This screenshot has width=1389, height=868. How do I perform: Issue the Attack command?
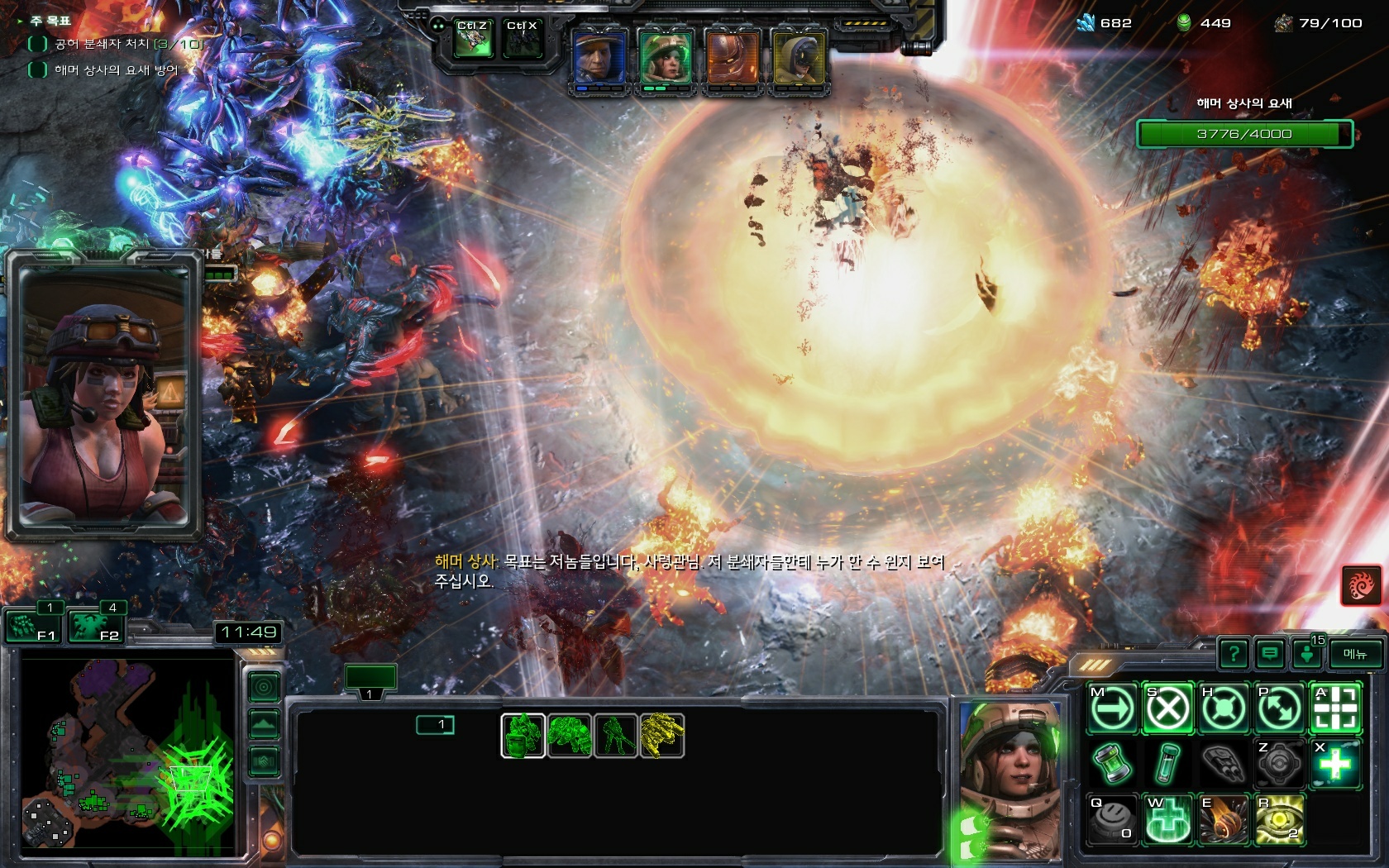point(1334,708)
